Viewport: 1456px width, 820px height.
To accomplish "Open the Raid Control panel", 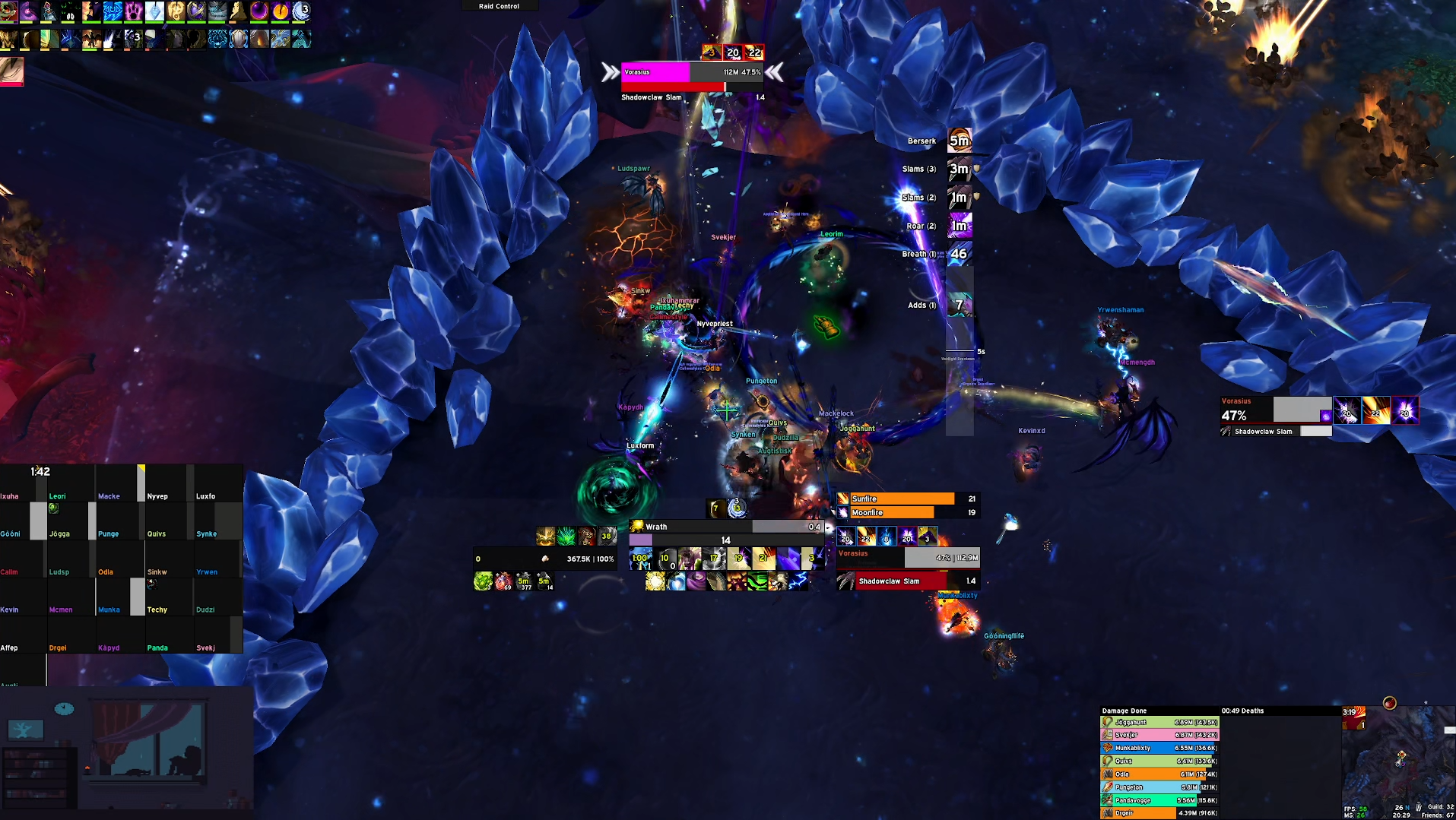I will (x=499, y=6).
